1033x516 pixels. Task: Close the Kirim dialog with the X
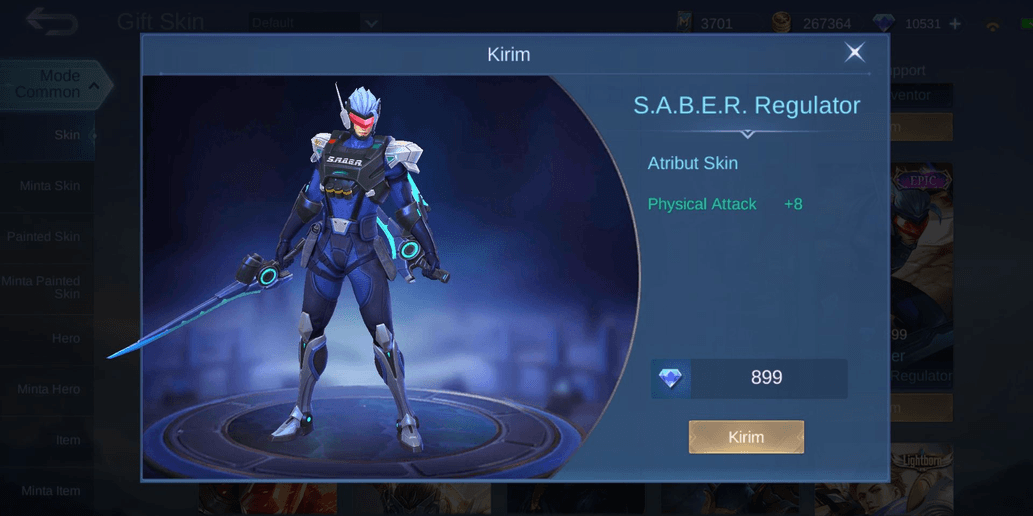(854, 53)
